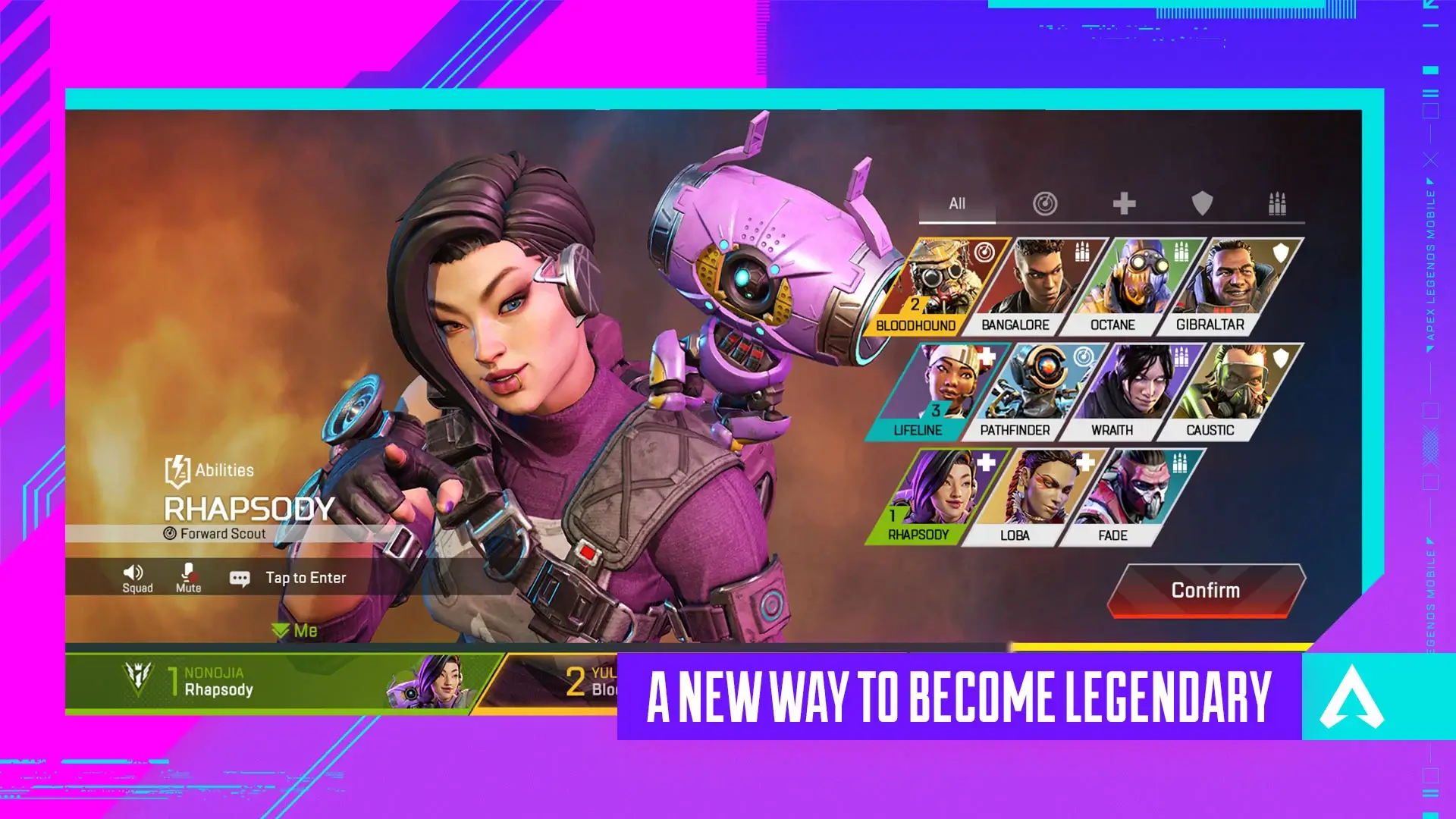
Task: Toggle Squad voice audio
Action: coord(135,576)
